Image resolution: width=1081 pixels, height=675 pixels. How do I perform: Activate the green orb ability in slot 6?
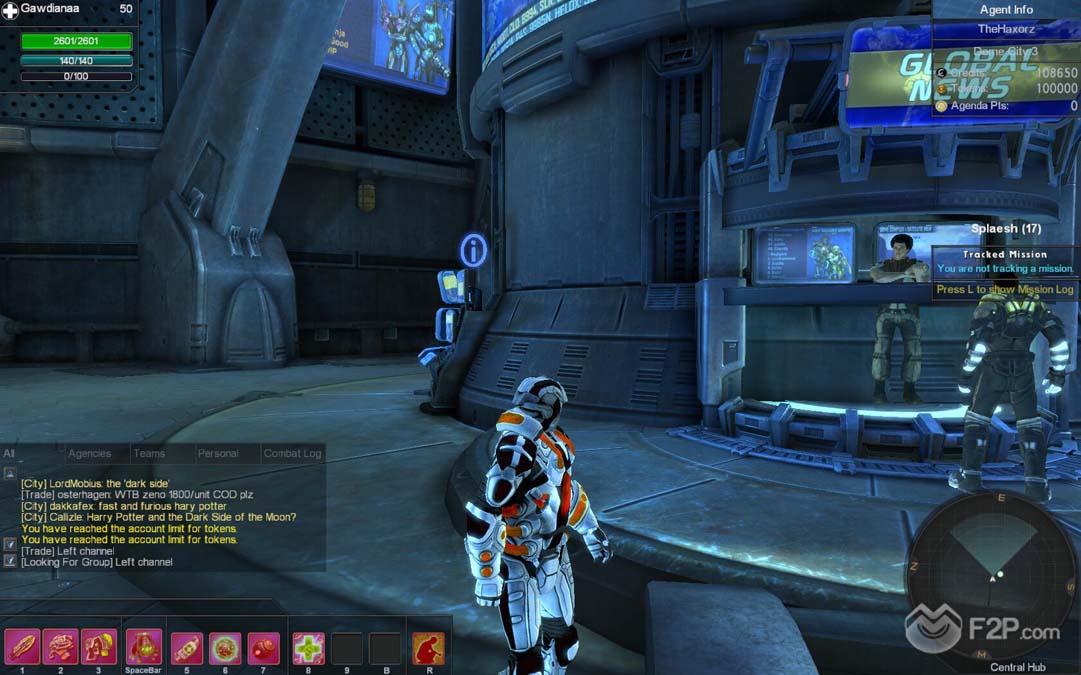tap(225, 648)
